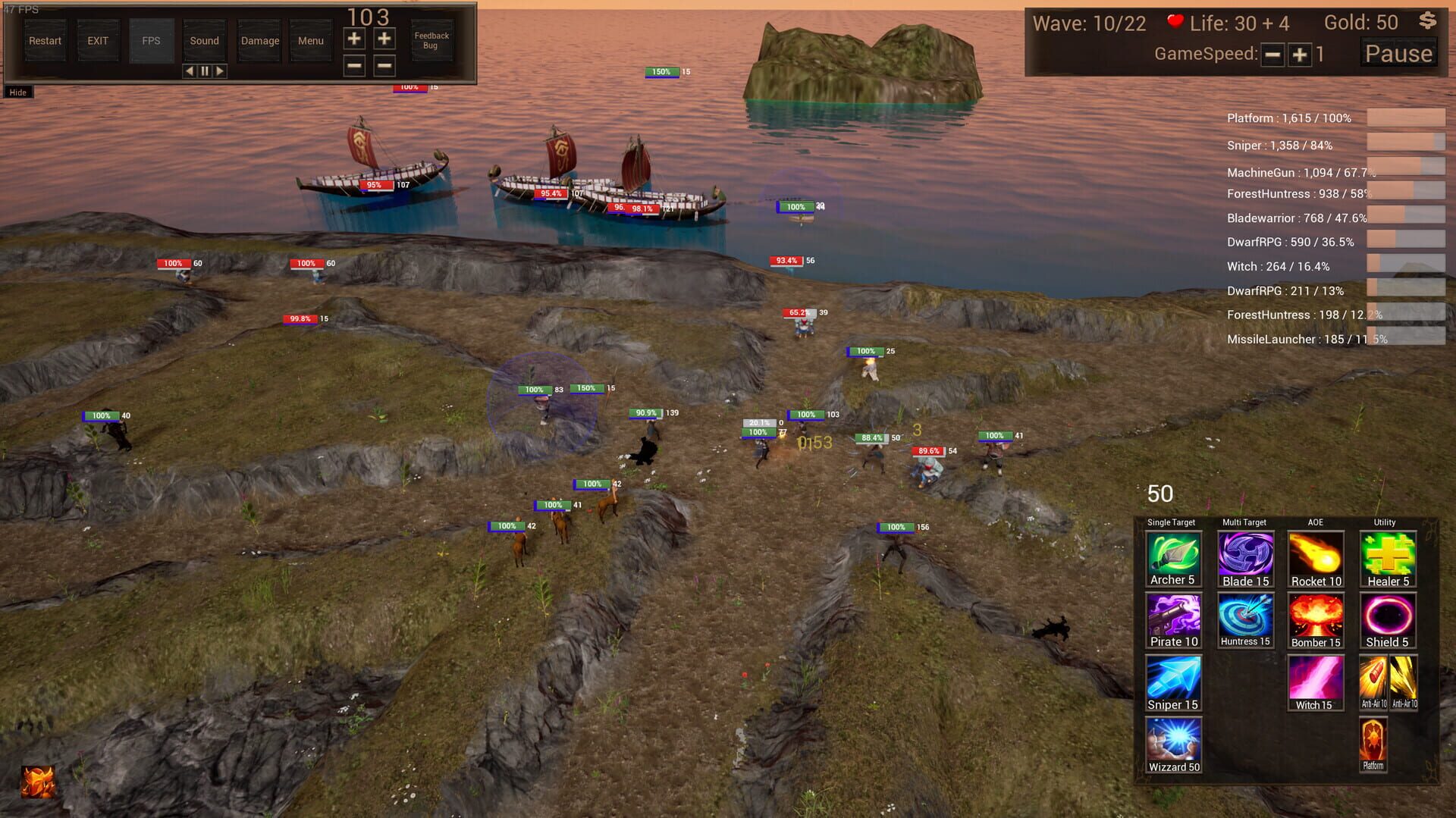Select the Pirate 10 tower icon
1456x818 pixels.
(1172, 618)
